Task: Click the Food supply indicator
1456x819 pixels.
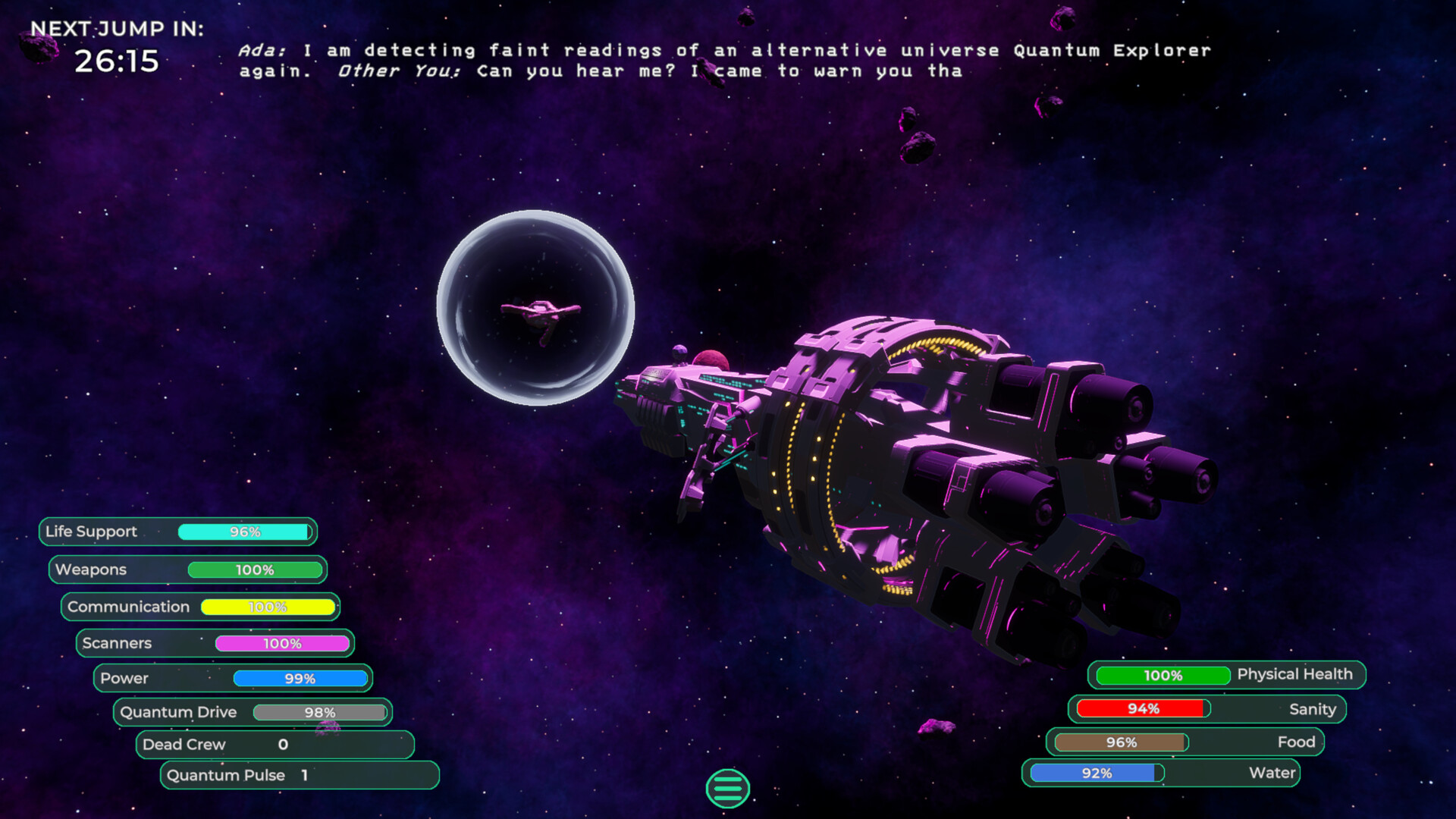Action: pyautogui.click(x=1187, y=742)
